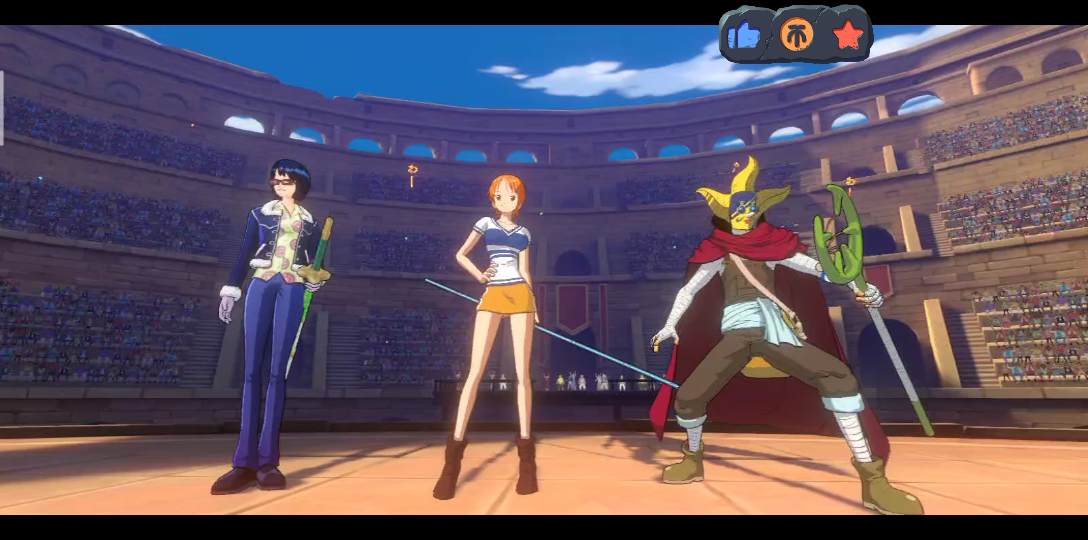Select the red star favorite icon
1088x540 pixels.
(848, 36)
